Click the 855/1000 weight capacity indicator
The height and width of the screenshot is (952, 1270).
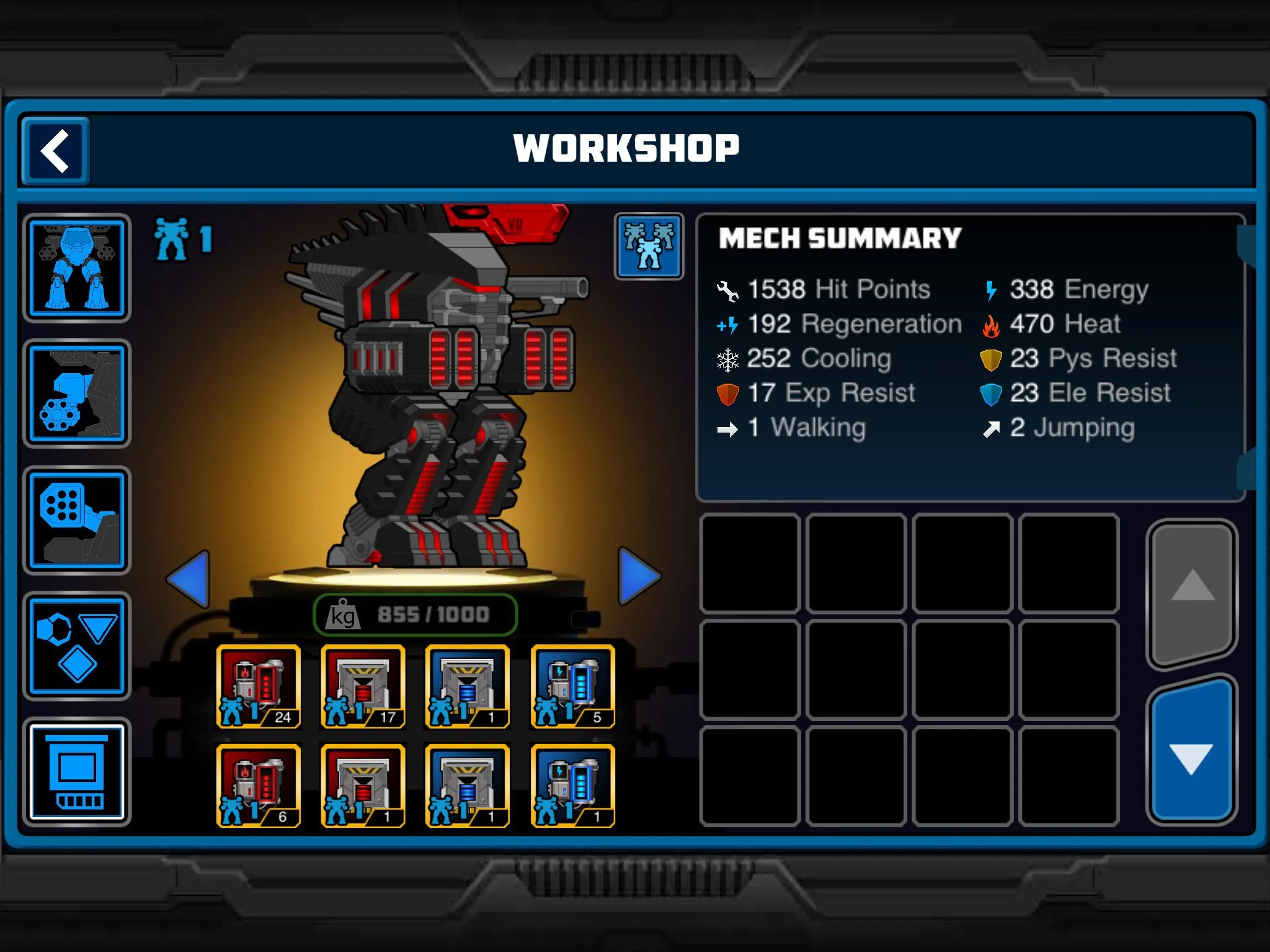415,615
